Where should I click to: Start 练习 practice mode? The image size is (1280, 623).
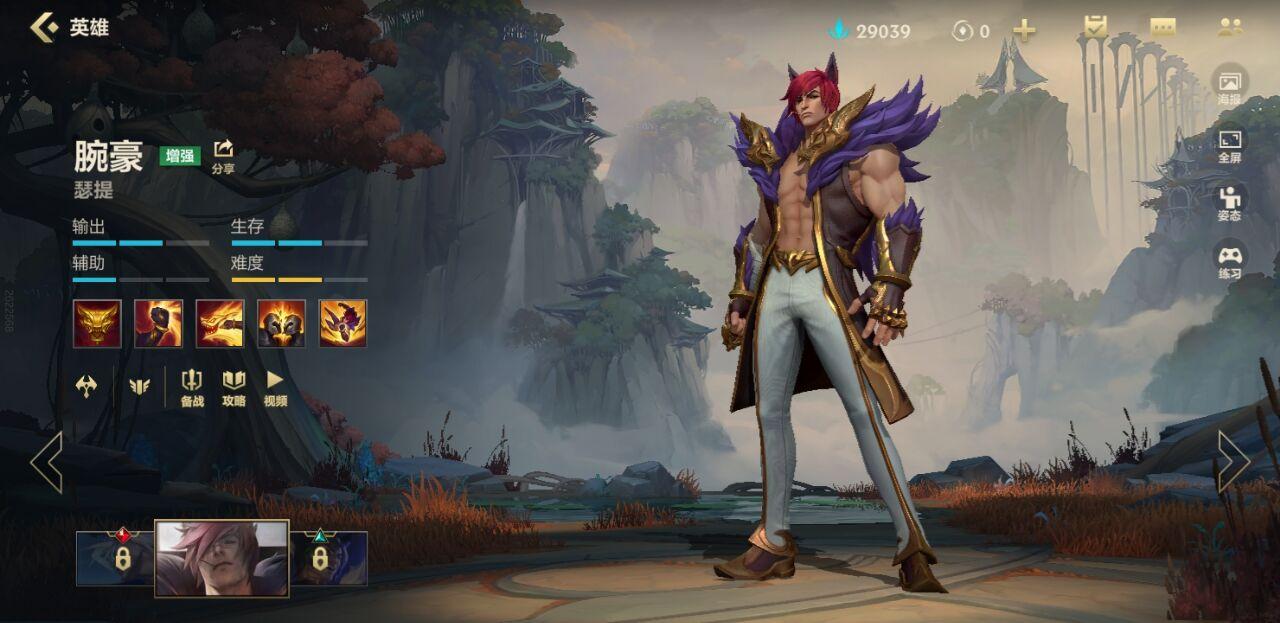(1229, 260)
